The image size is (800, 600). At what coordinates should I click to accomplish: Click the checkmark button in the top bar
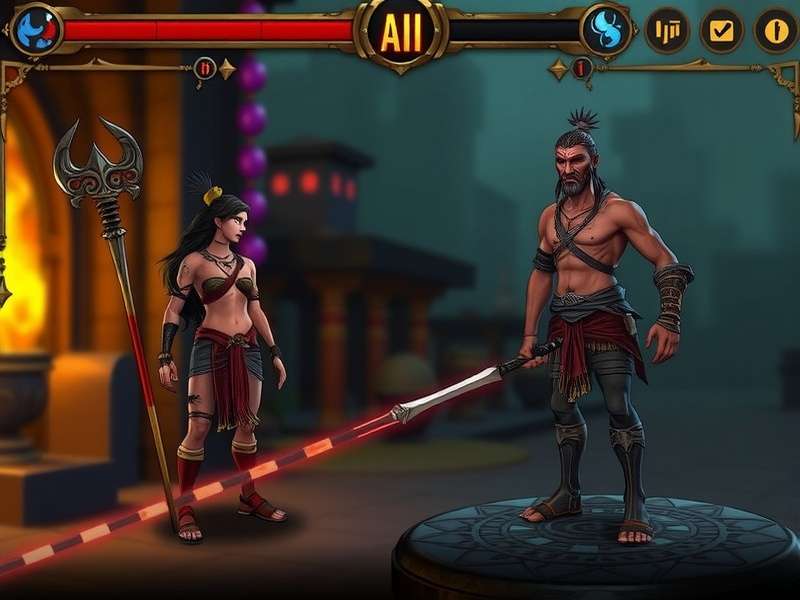(x=721, y=30)
